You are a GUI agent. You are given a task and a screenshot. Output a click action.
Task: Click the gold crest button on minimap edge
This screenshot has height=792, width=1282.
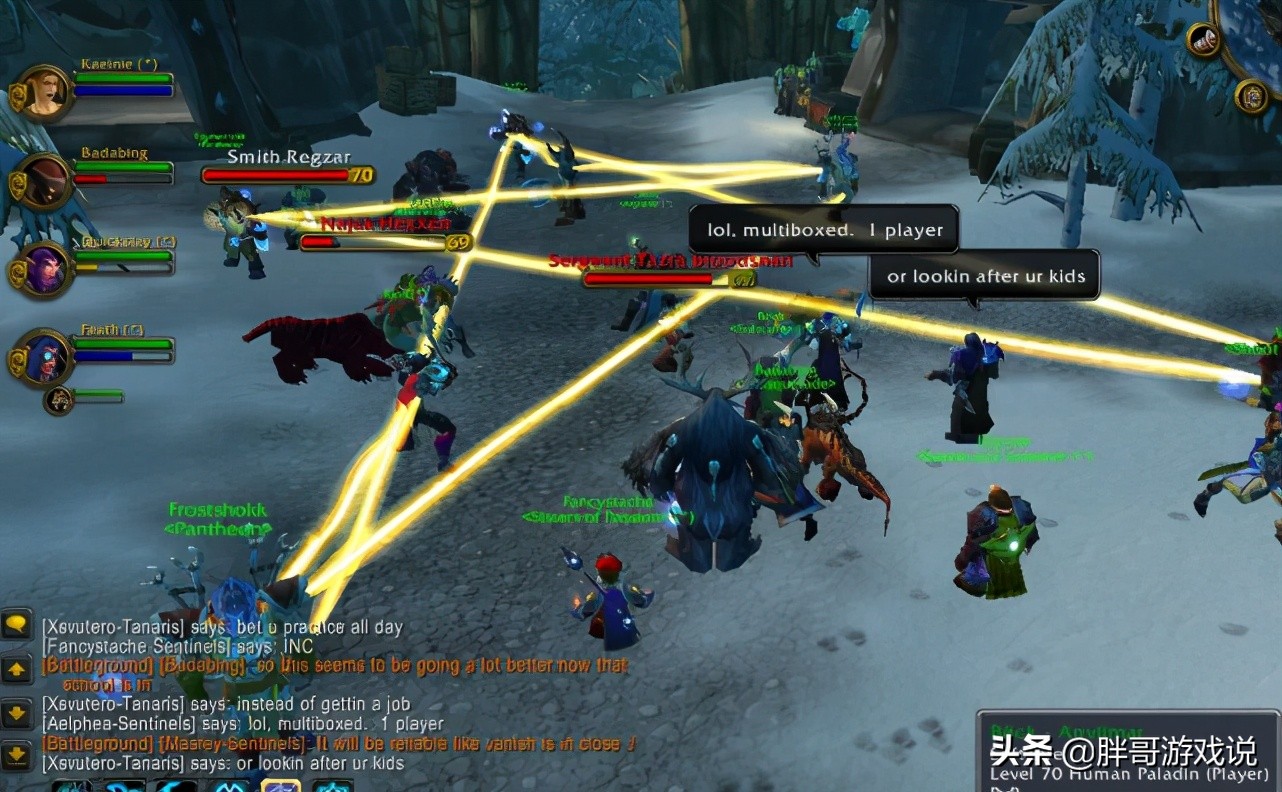point(1251,97)
